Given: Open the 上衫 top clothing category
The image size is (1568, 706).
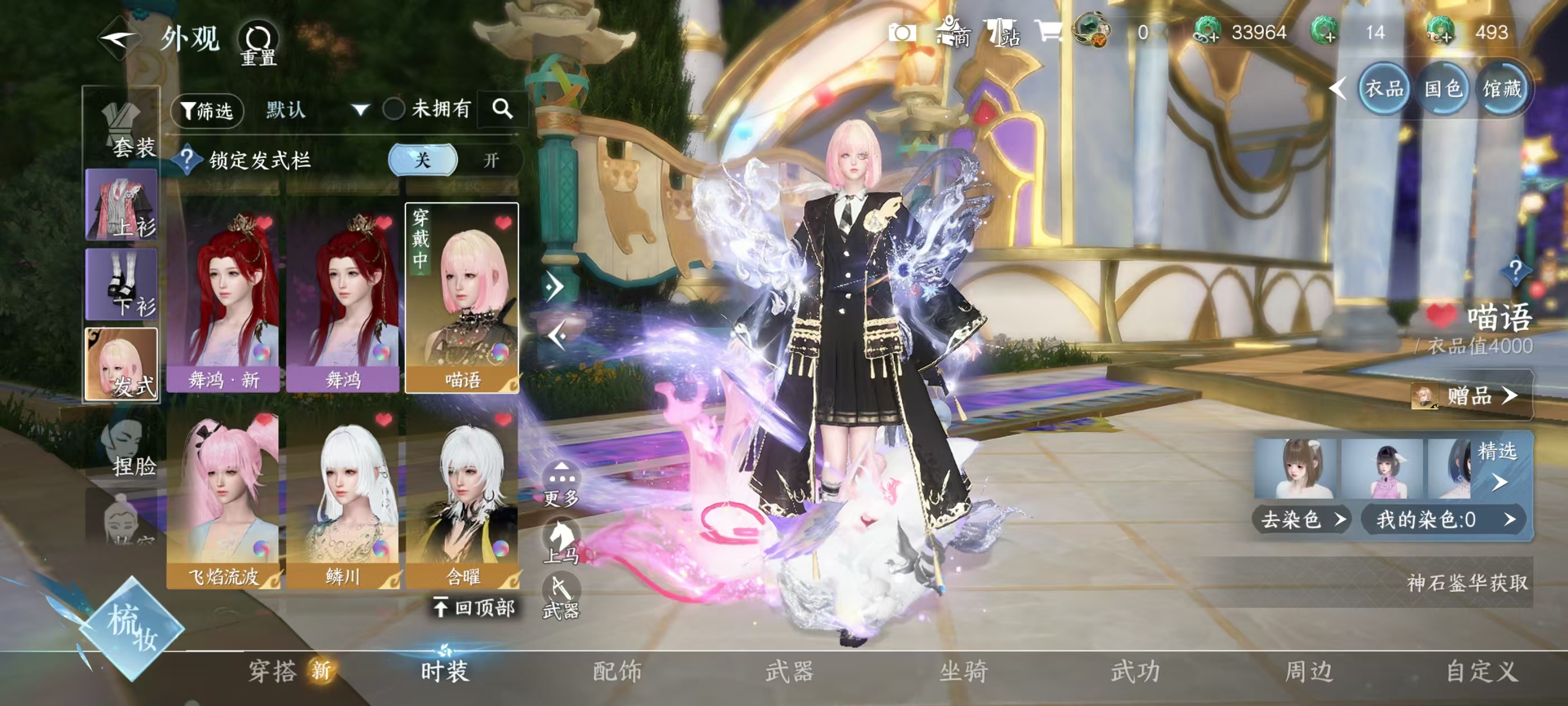Looking at the screenshot, I should point(122,205).
